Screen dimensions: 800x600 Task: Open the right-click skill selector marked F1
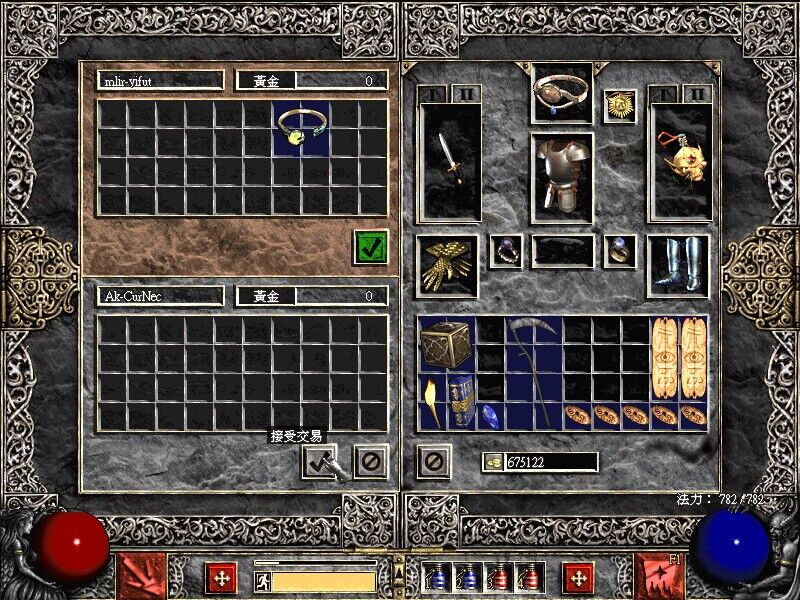tap(660, 578)
